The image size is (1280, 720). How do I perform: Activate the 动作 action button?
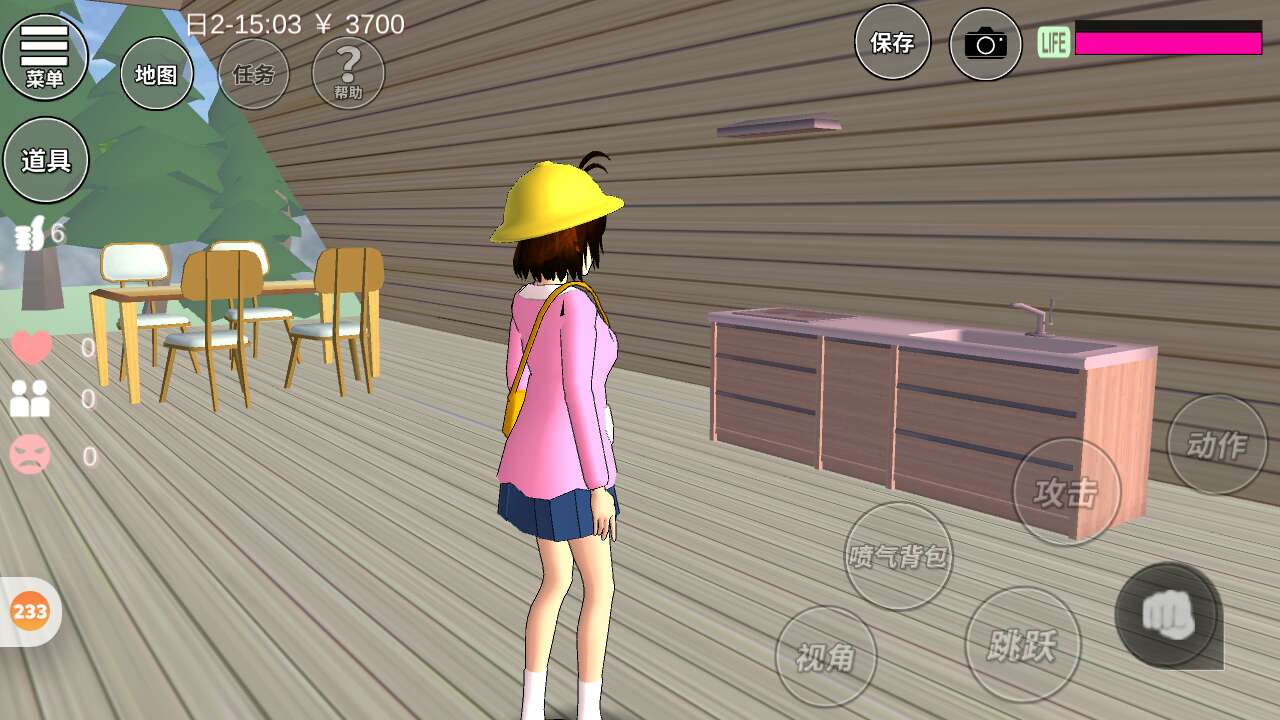1216,445
